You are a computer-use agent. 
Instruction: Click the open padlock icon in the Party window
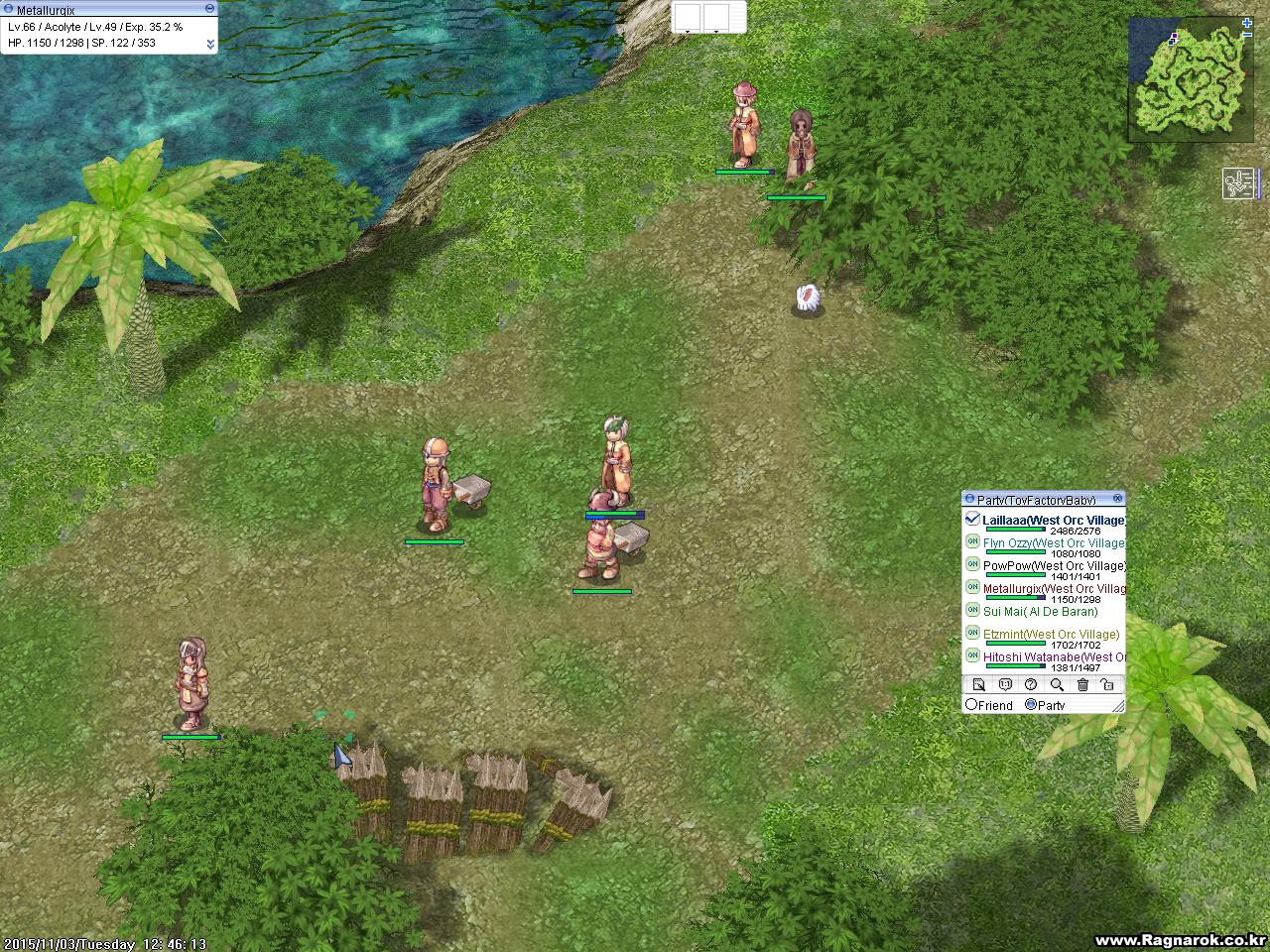tap(1108, 684)
